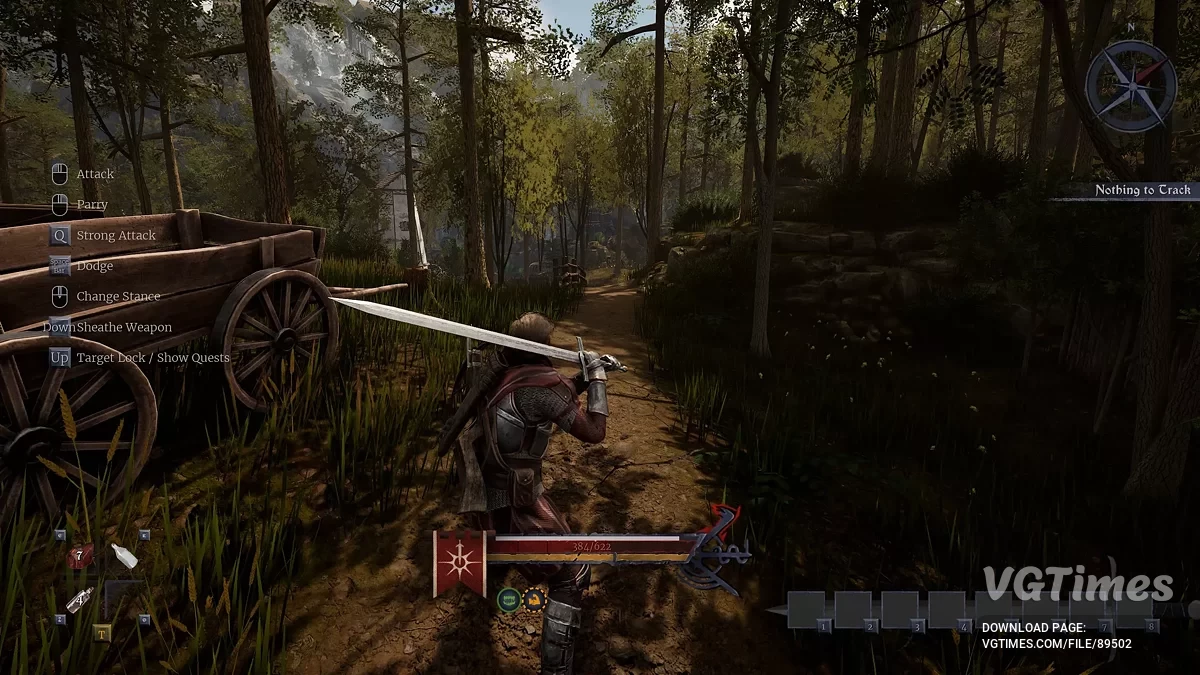
Task: Inspect the green status effect icon
Action: pos(508,600)
